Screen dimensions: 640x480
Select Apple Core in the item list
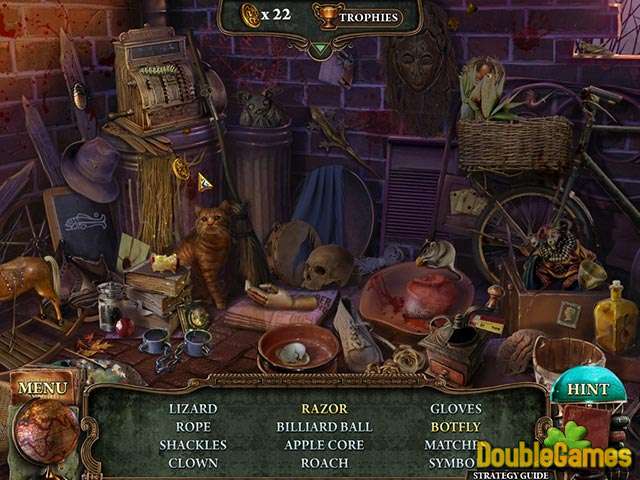(x=324, y=445)
